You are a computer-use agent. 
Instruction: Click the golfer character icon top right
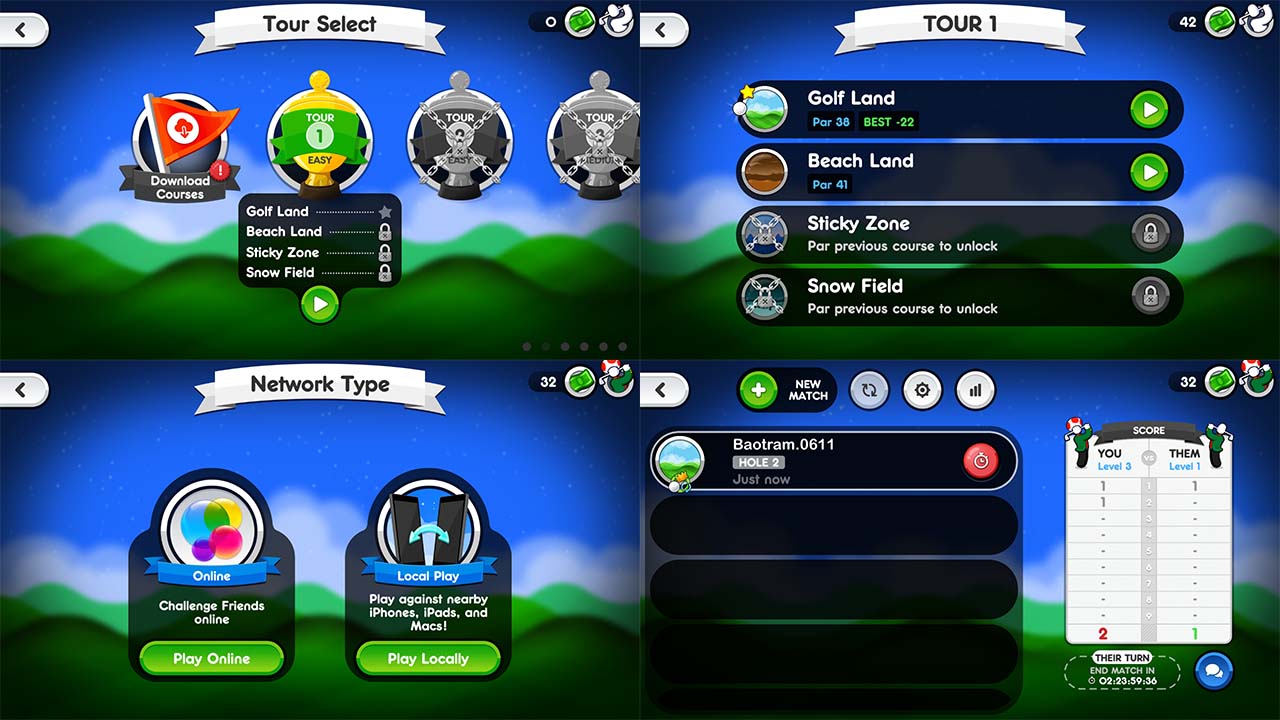(1258, 19)
